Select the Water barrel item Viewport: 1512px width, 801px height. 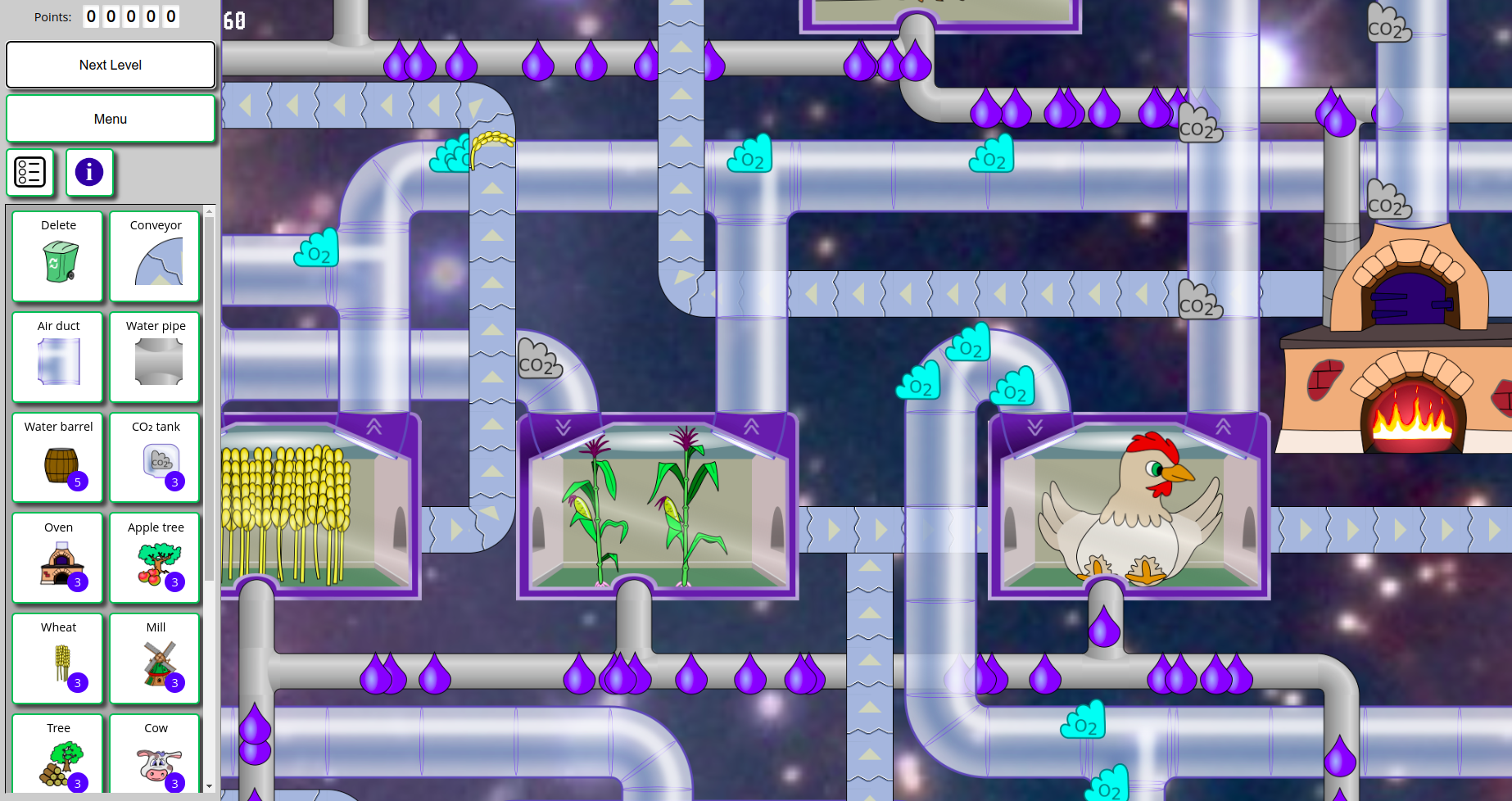[x=58, y=458]
